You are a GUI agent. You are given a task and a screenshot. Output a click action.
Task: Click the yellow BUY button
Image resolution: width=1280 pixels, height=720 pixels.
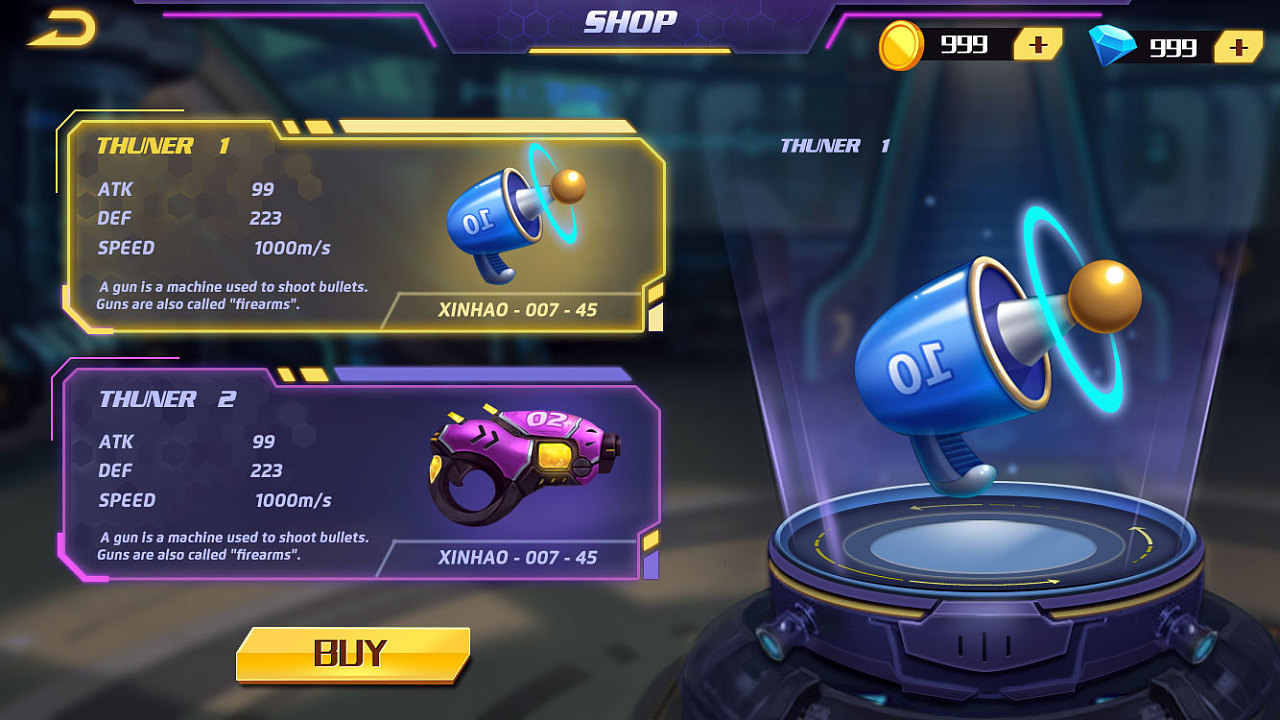[352, 654]
